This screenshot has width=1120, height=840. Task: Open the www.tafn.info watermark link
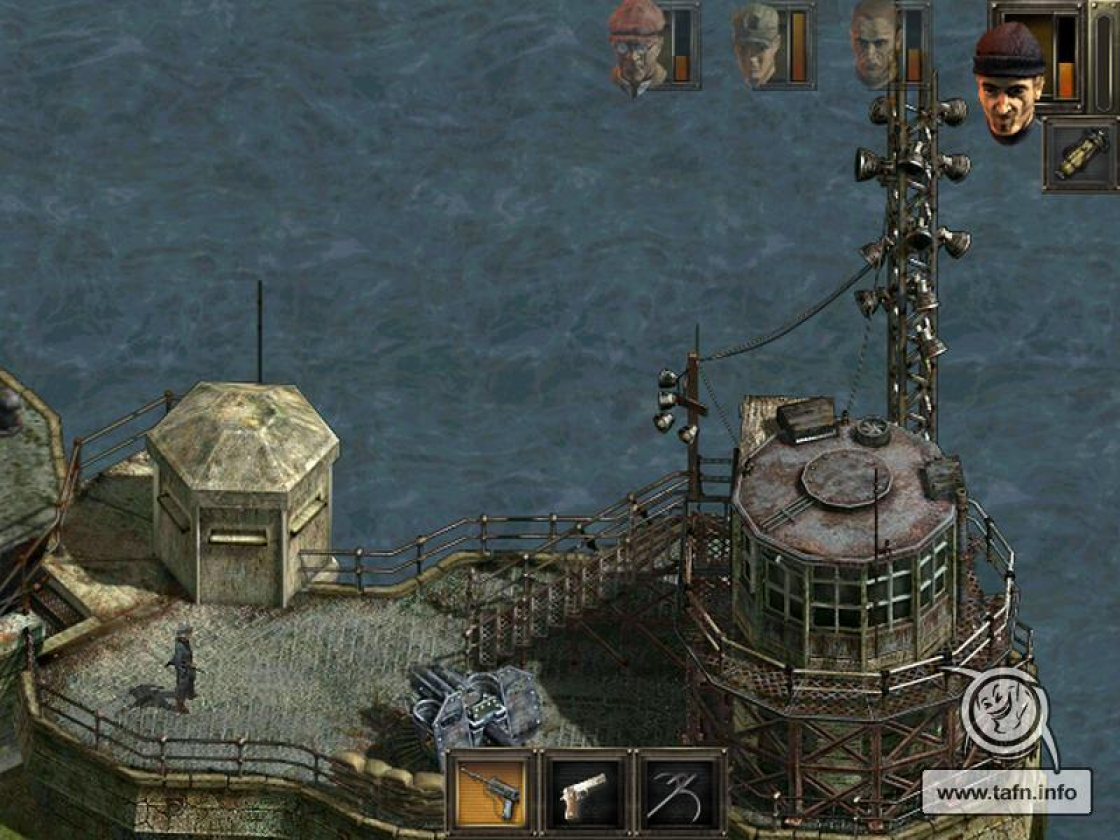[x=1006, y=792]
